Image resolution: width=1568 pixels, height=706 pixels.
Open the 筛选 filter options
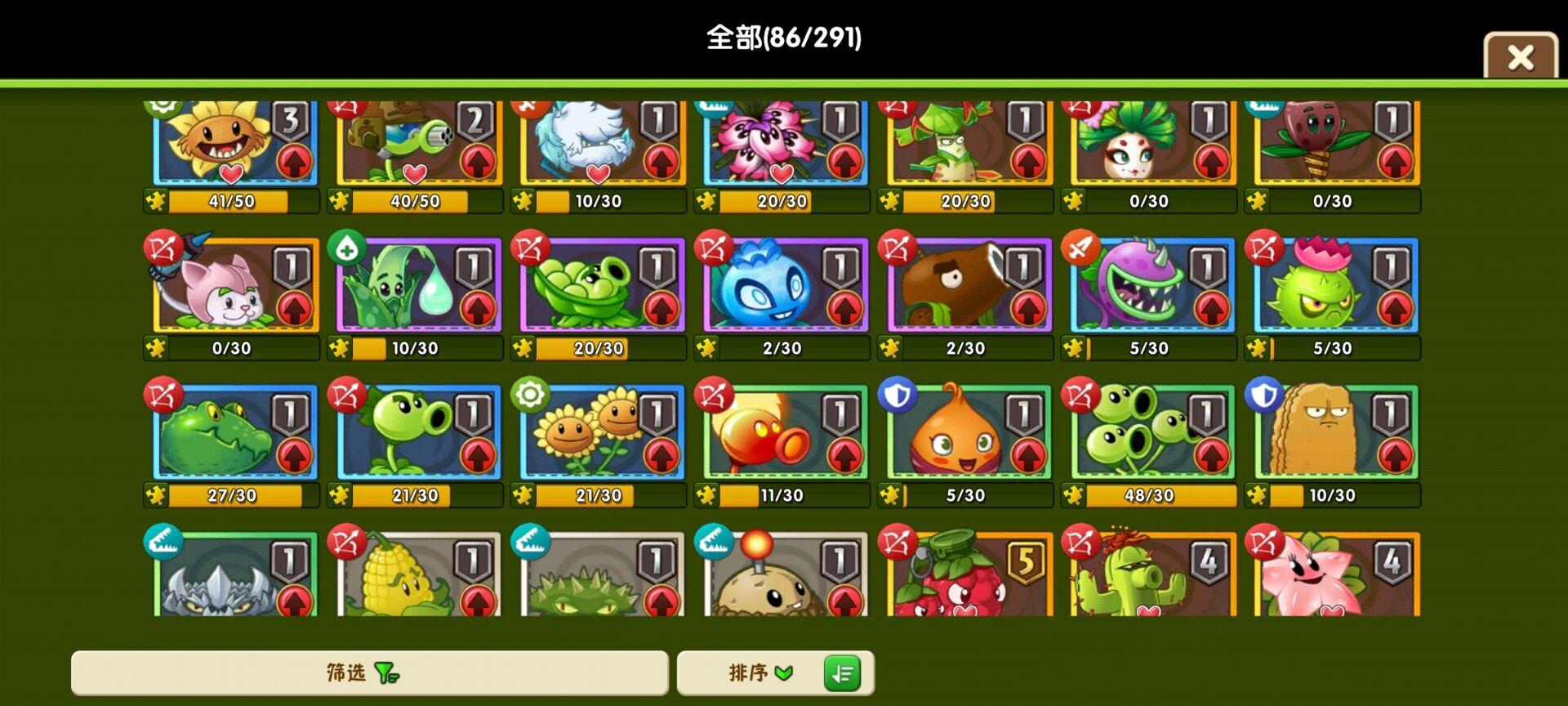point(367,672)
